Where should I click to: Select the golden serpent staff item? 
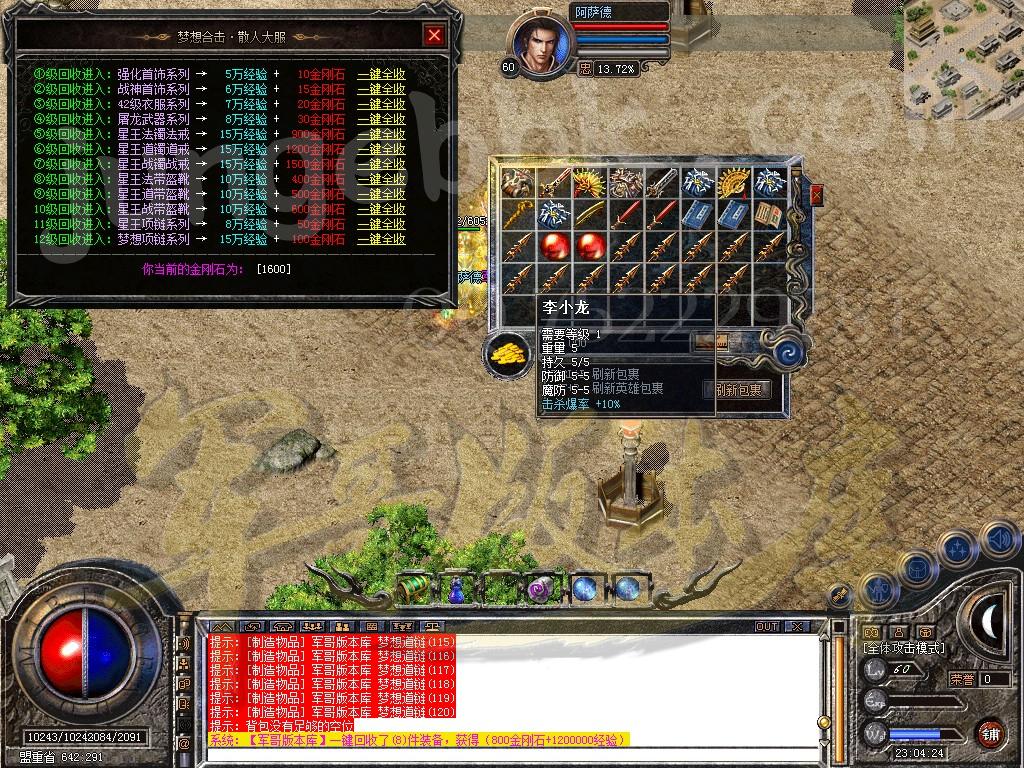[x=519, y=213]
